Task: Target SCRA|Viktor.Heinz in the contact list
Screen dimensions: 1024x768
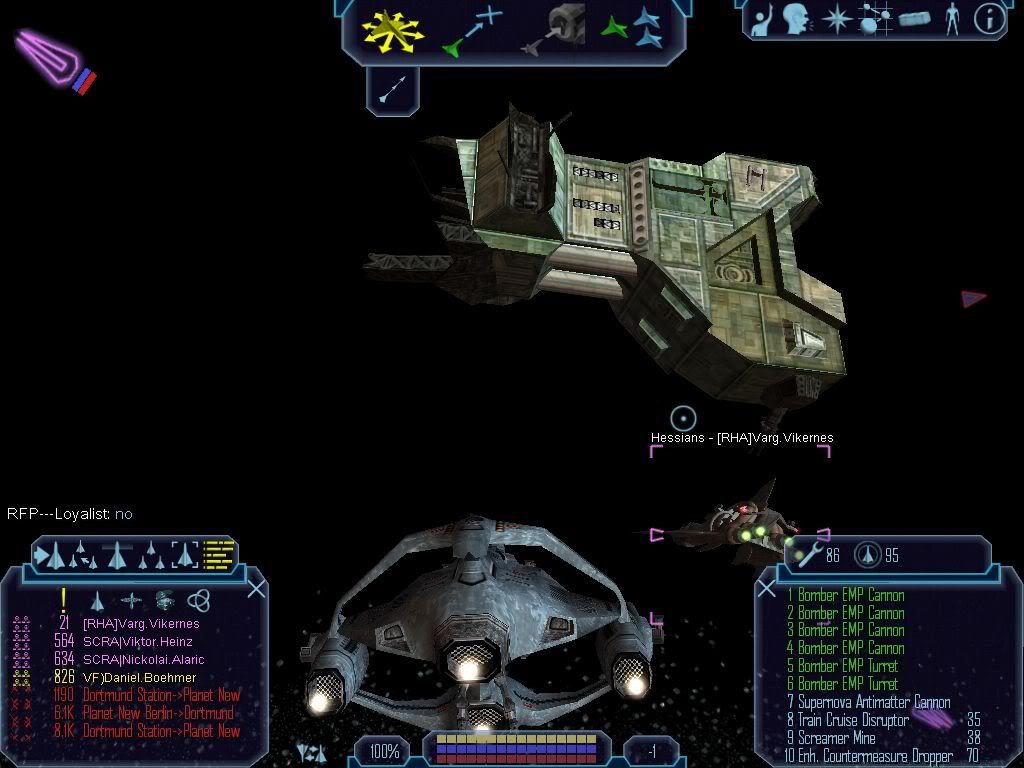Action: (x=137, y=642)
